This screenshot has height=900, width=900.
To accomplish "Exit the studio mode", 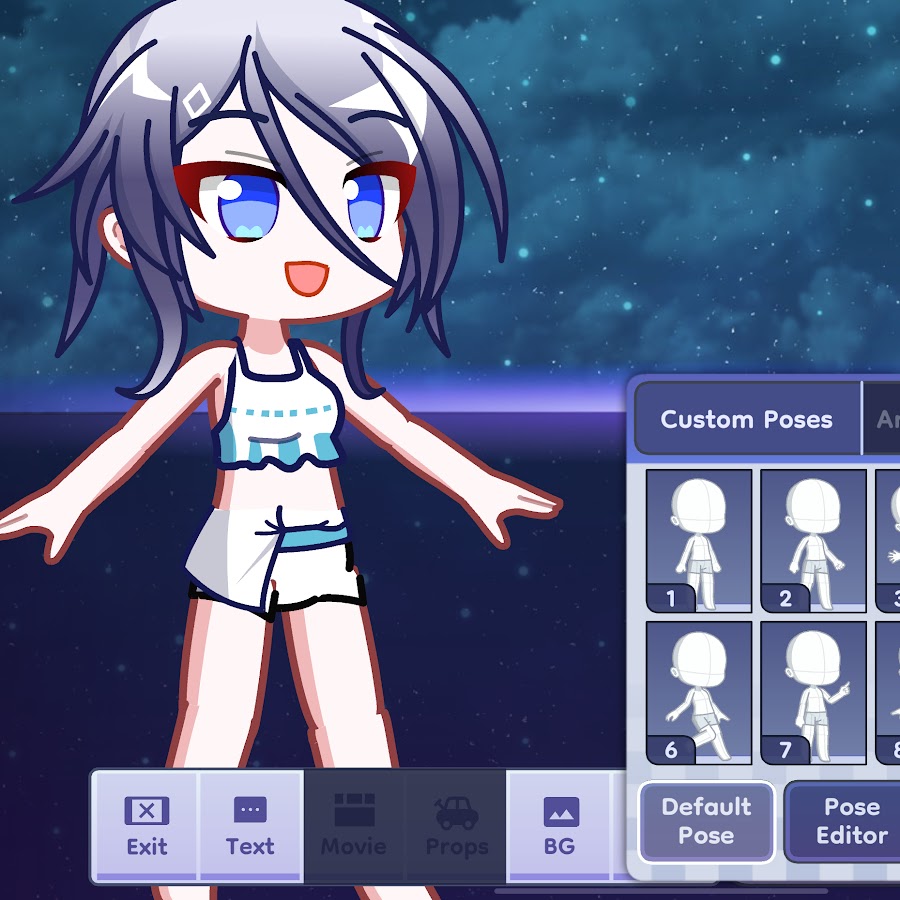I will (x=146, y=826).
